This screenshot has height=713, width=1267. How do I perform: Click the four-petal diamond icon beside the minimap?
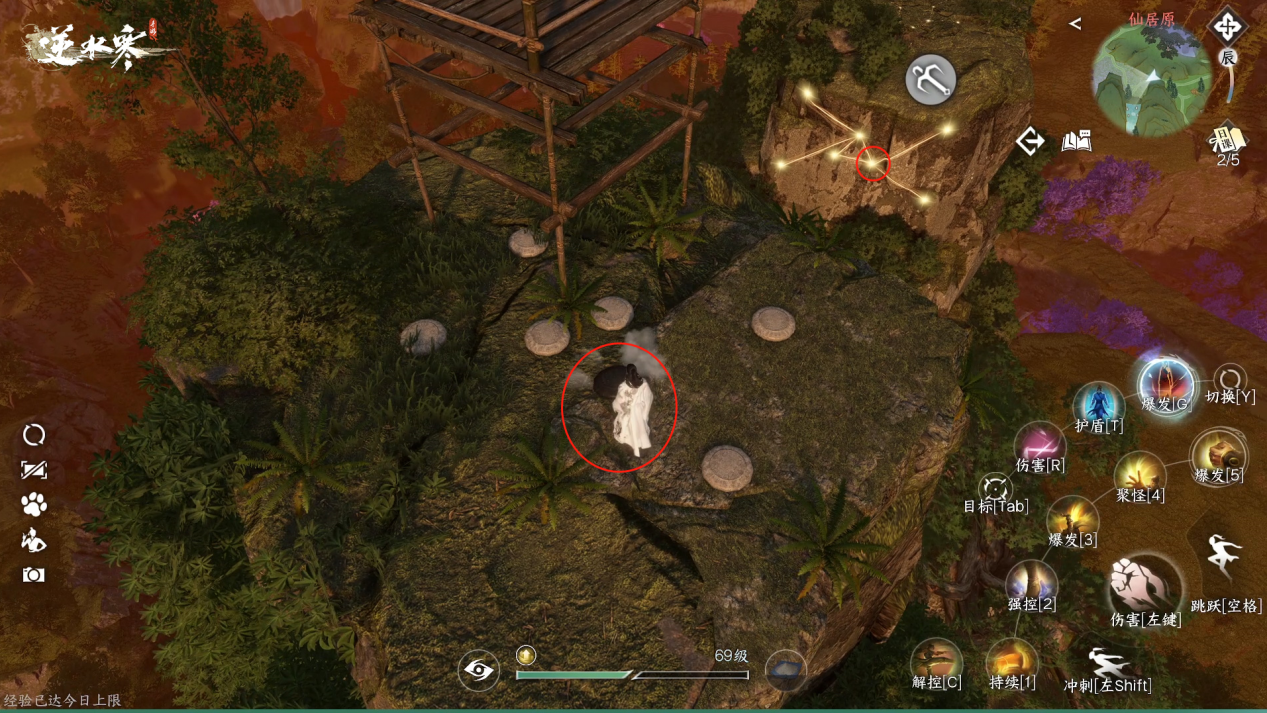coord(1227,26)
